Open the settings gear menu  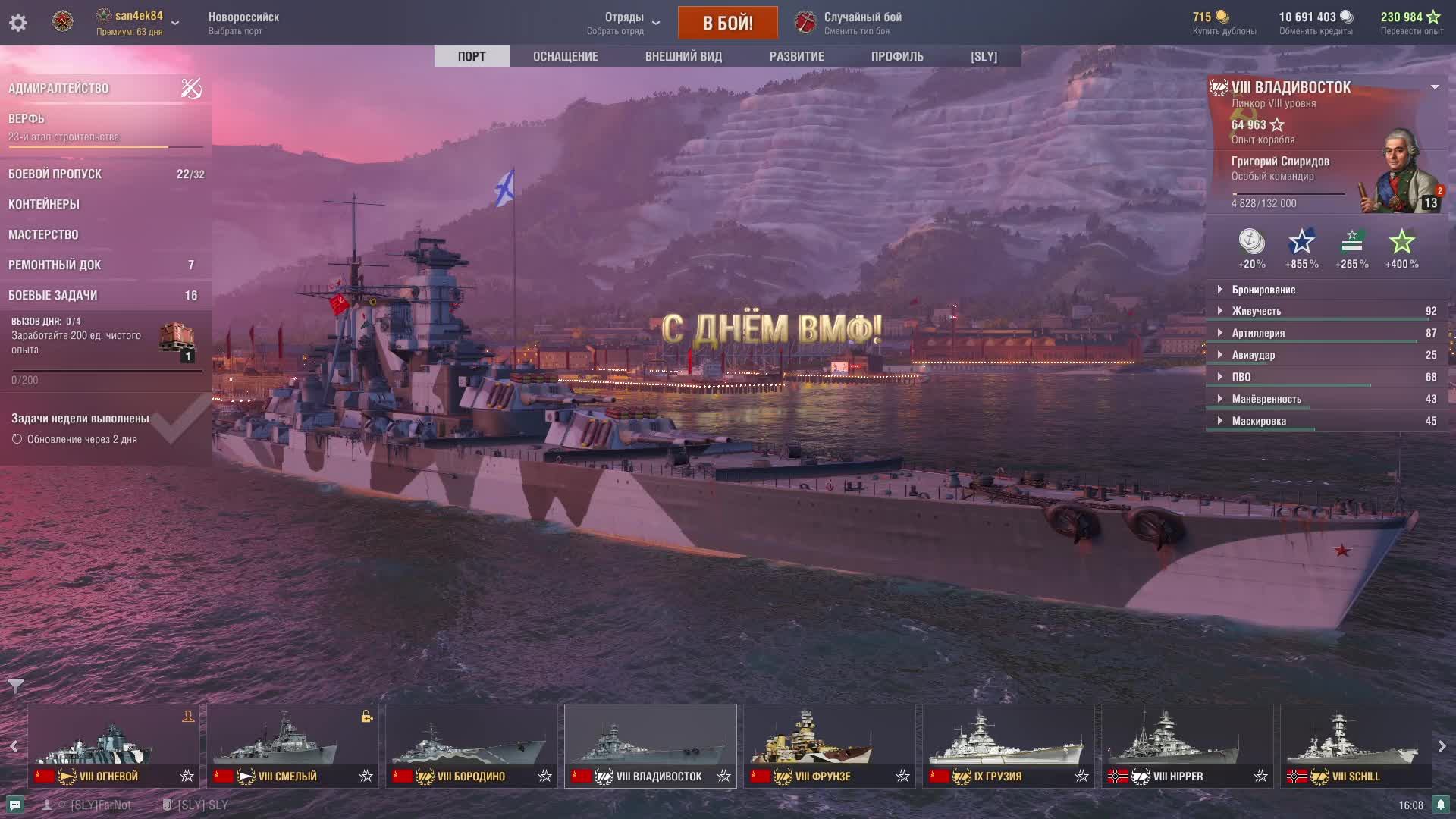(18, 23)
